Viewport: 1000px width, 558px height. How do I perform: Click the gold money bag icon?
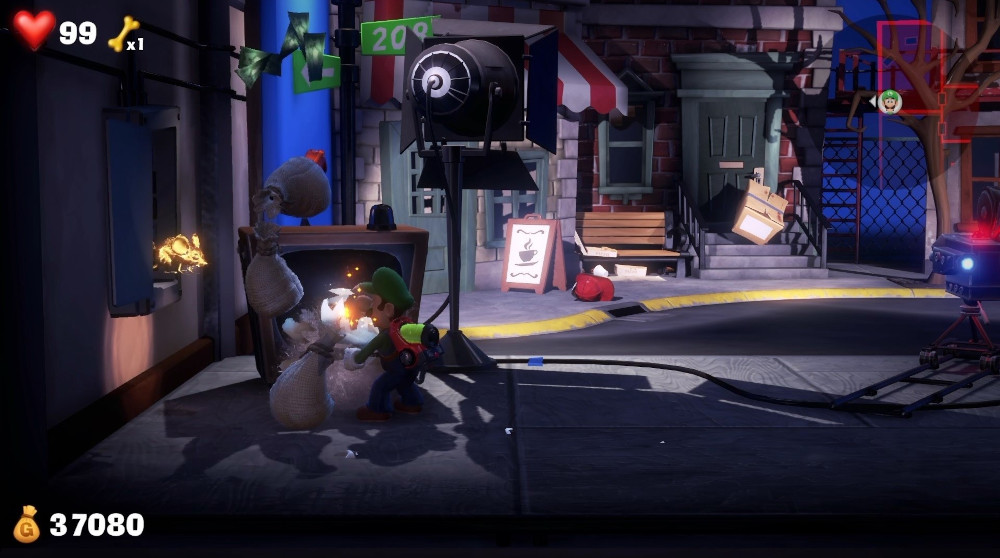(x=27, y=524)
